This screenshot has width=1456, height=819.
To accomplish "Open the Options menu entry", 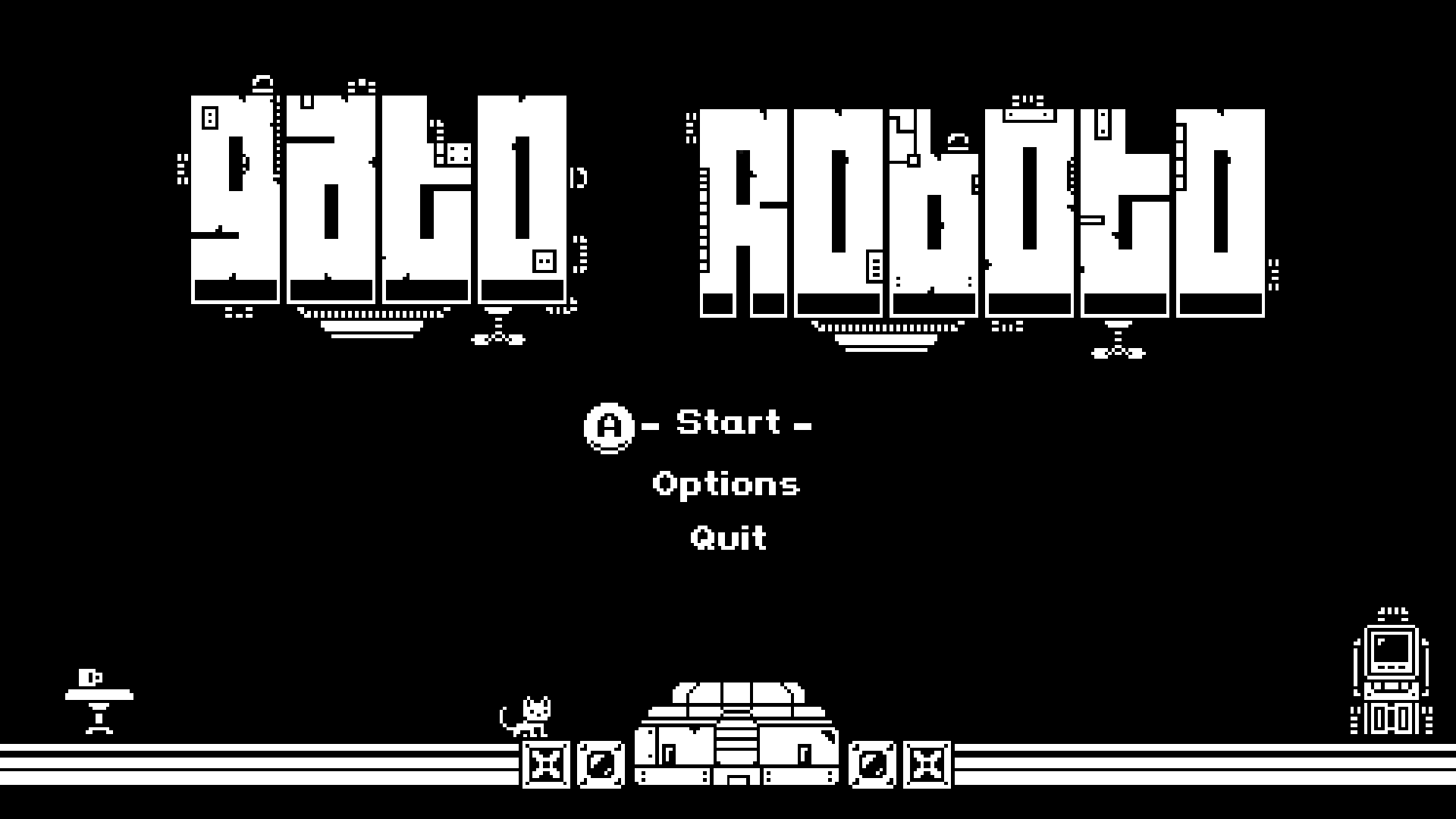I will pyautogui.click(x=726, y=483).
